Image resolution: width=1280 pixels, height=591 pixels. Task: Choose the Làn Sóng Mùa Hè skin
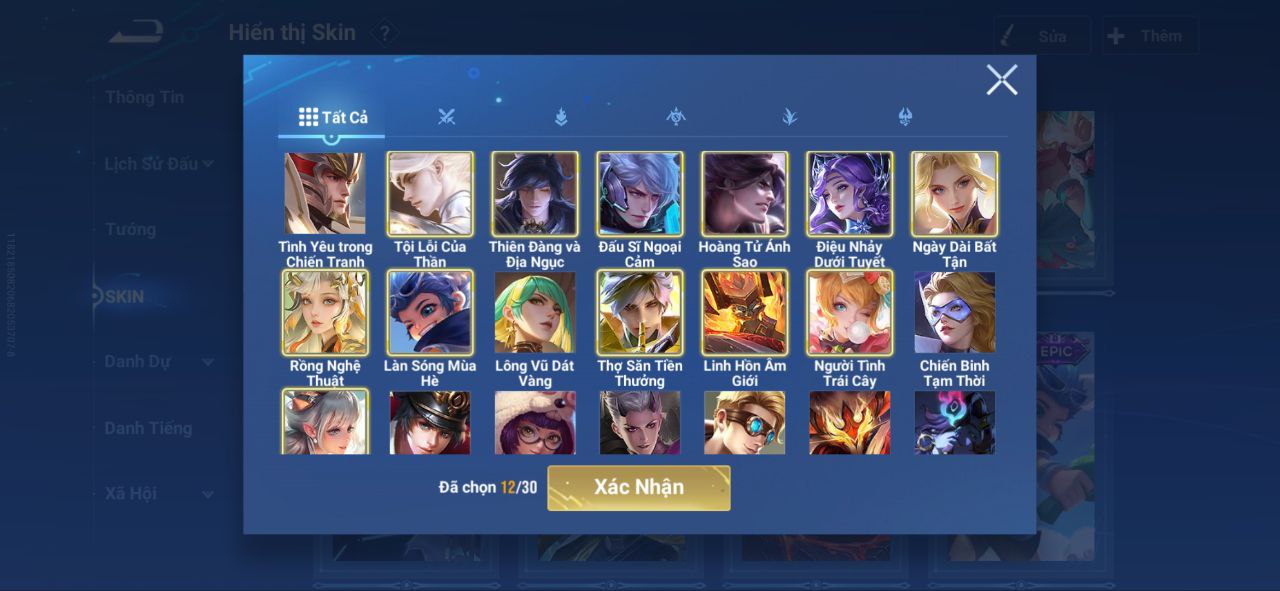coord(430,313)
